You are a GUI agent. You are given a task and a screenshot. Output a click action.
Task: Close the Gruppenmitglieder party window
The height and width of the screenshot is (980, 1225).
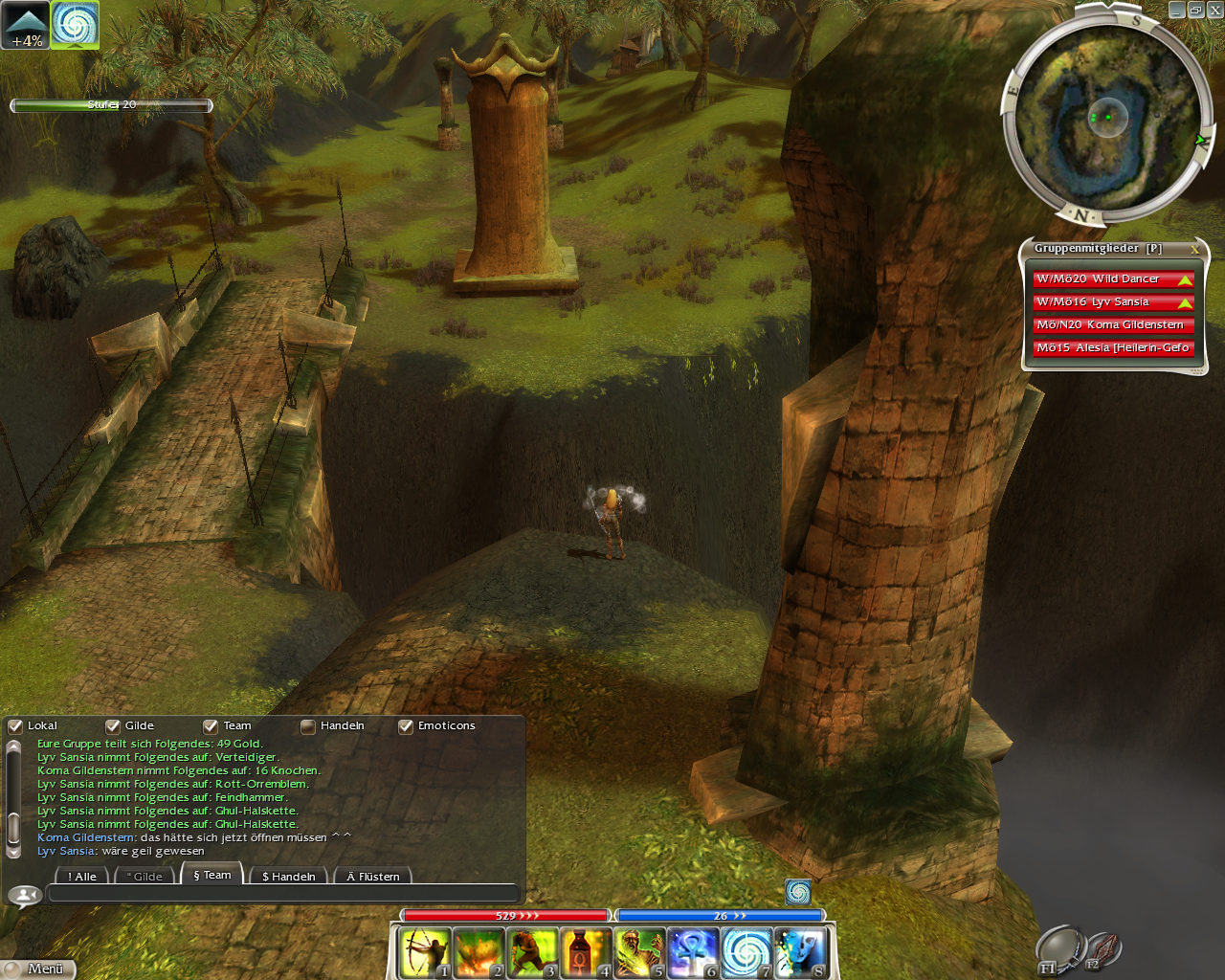[x=1194, y=249]
